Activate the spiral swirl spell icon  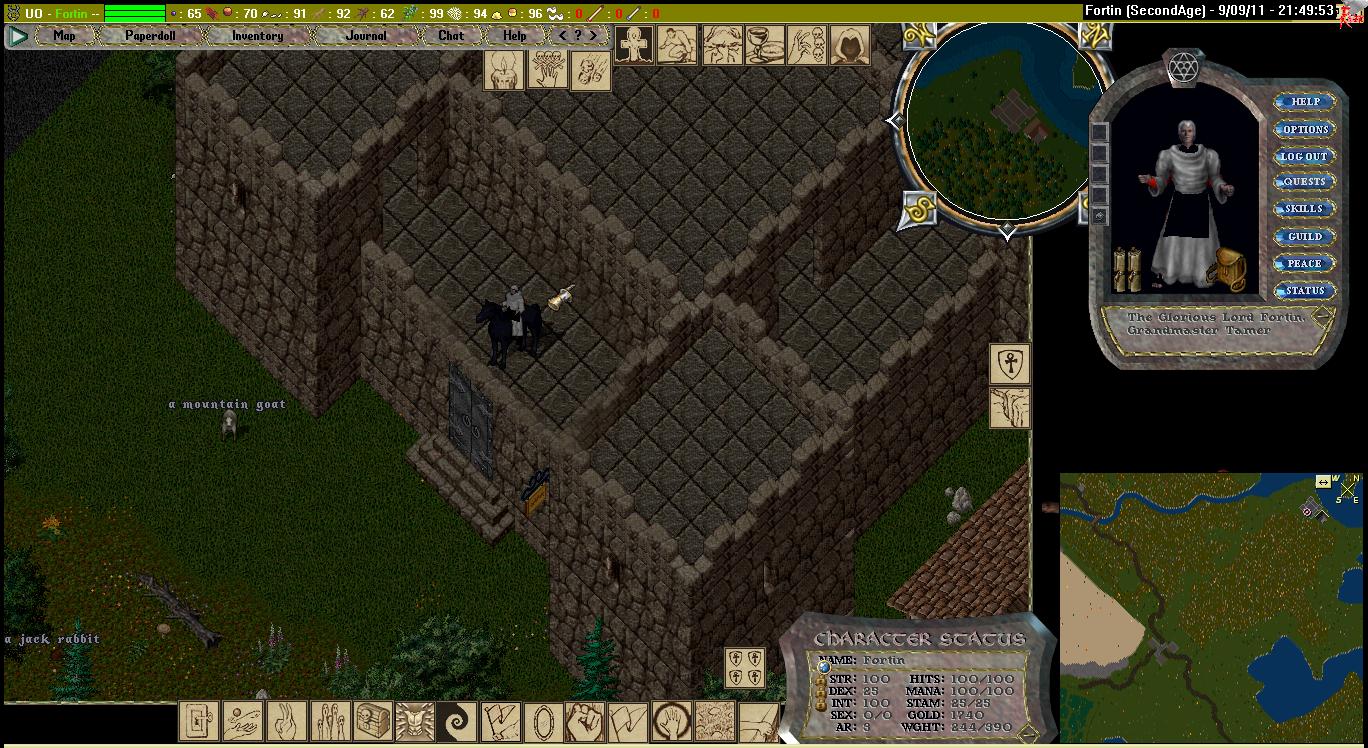459,721
